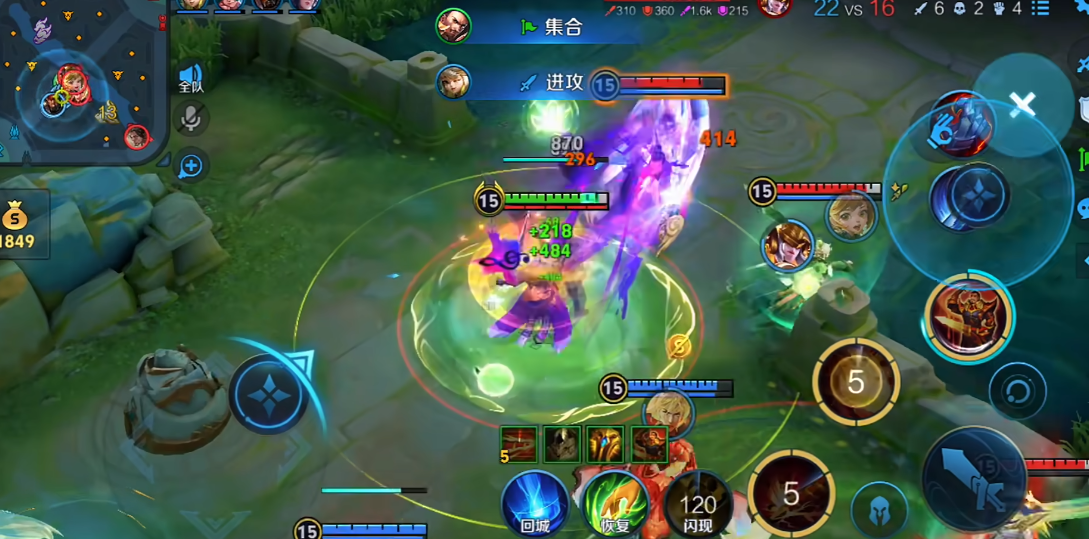Select the equipment slot marked 5
The height and width of the screenshot is (539, 1089).
click(x=518, y=444)
